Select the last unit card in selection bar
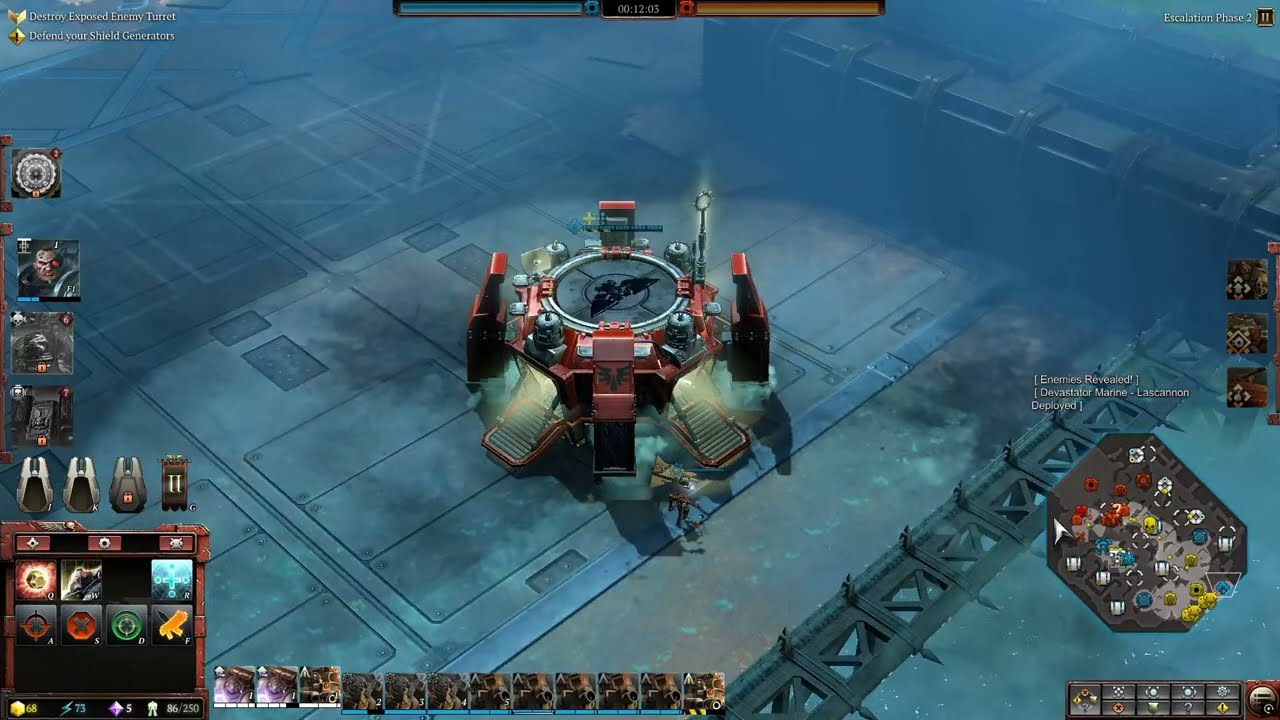The height and width of the screenshot is (720, 1280). (704, 689)
